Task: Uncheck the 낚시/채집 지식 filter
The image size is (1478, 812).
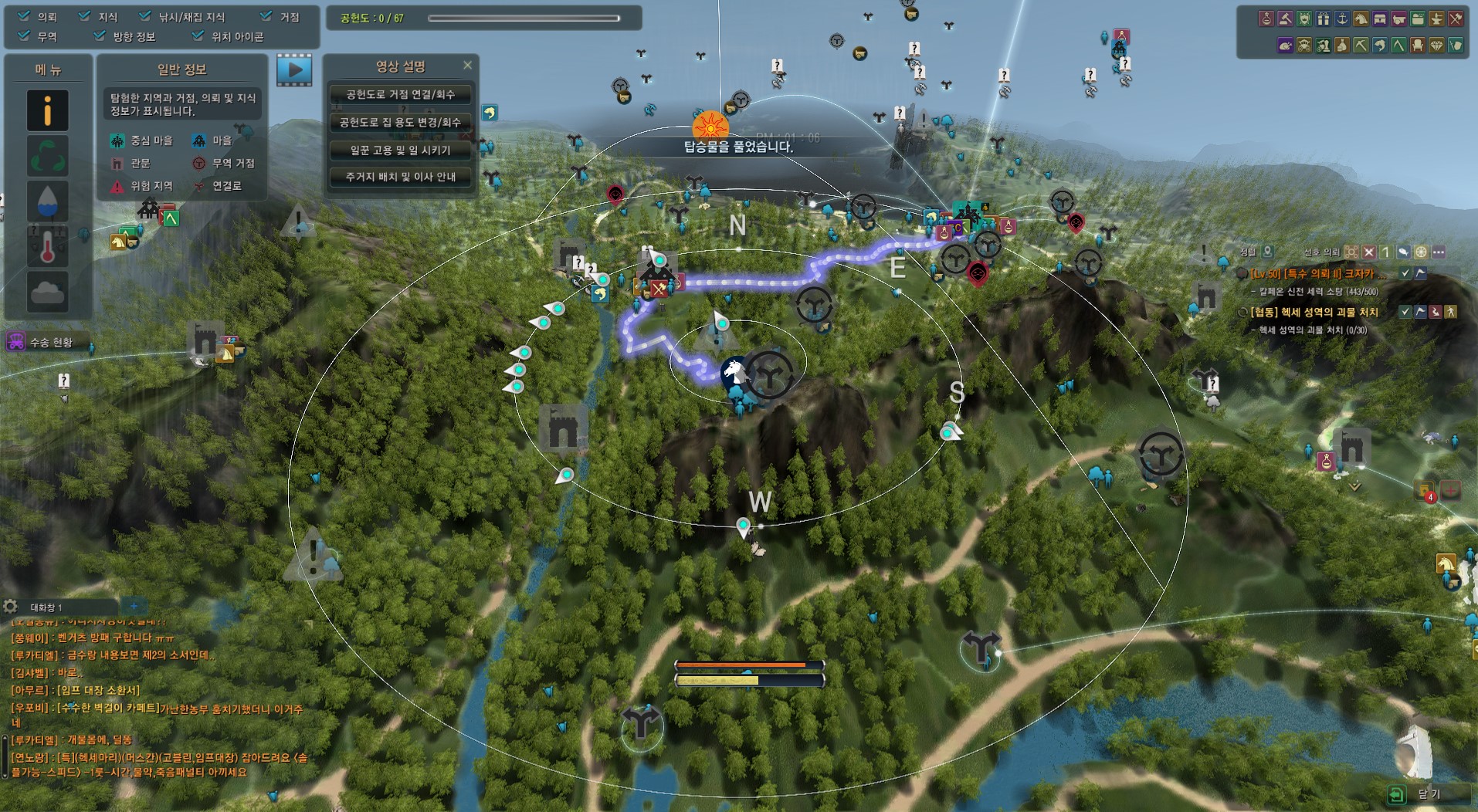Action: (145, 16)
